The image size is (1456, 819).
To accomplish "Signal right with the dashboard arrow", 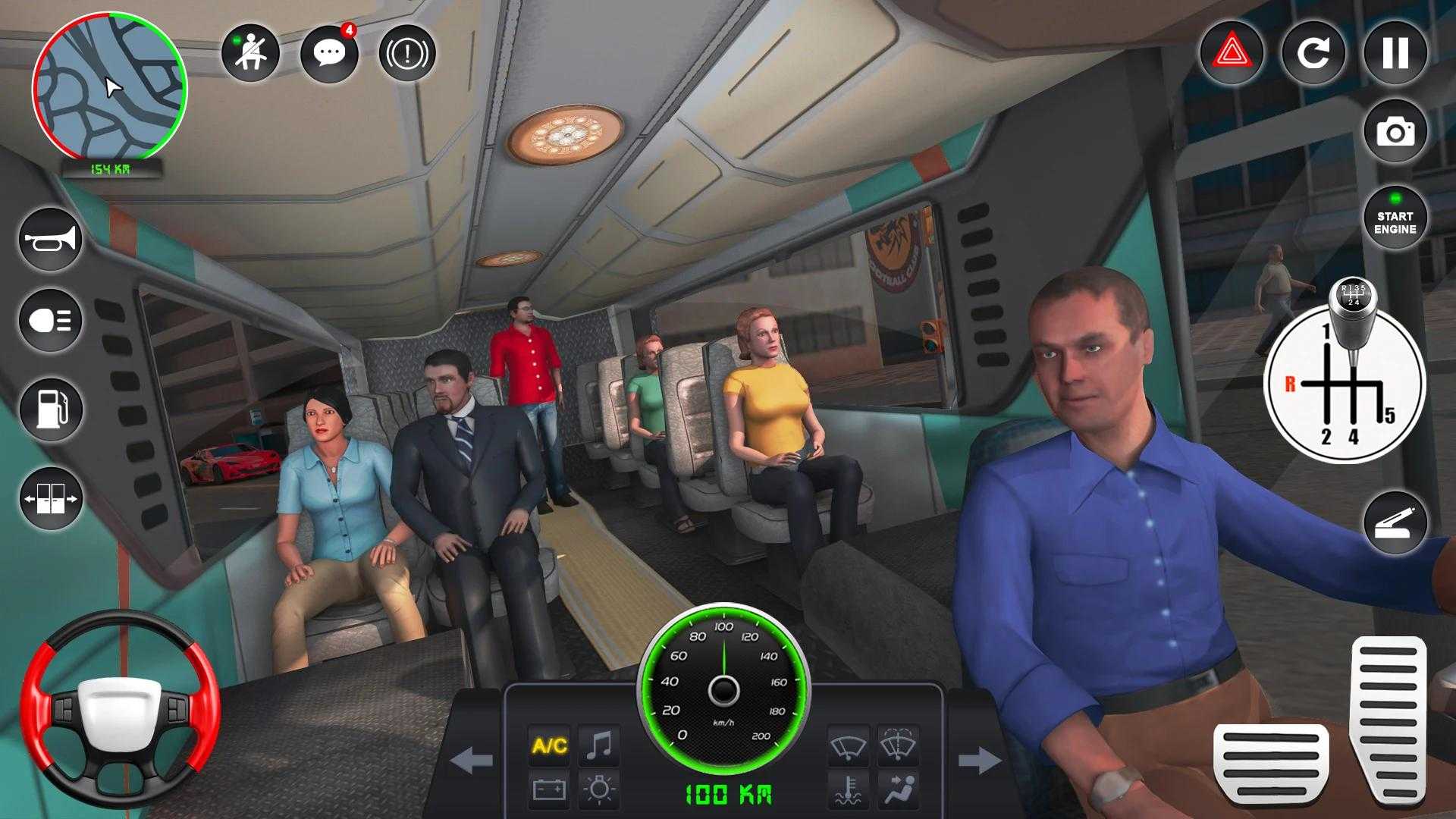I will click(x=979, y=760).
